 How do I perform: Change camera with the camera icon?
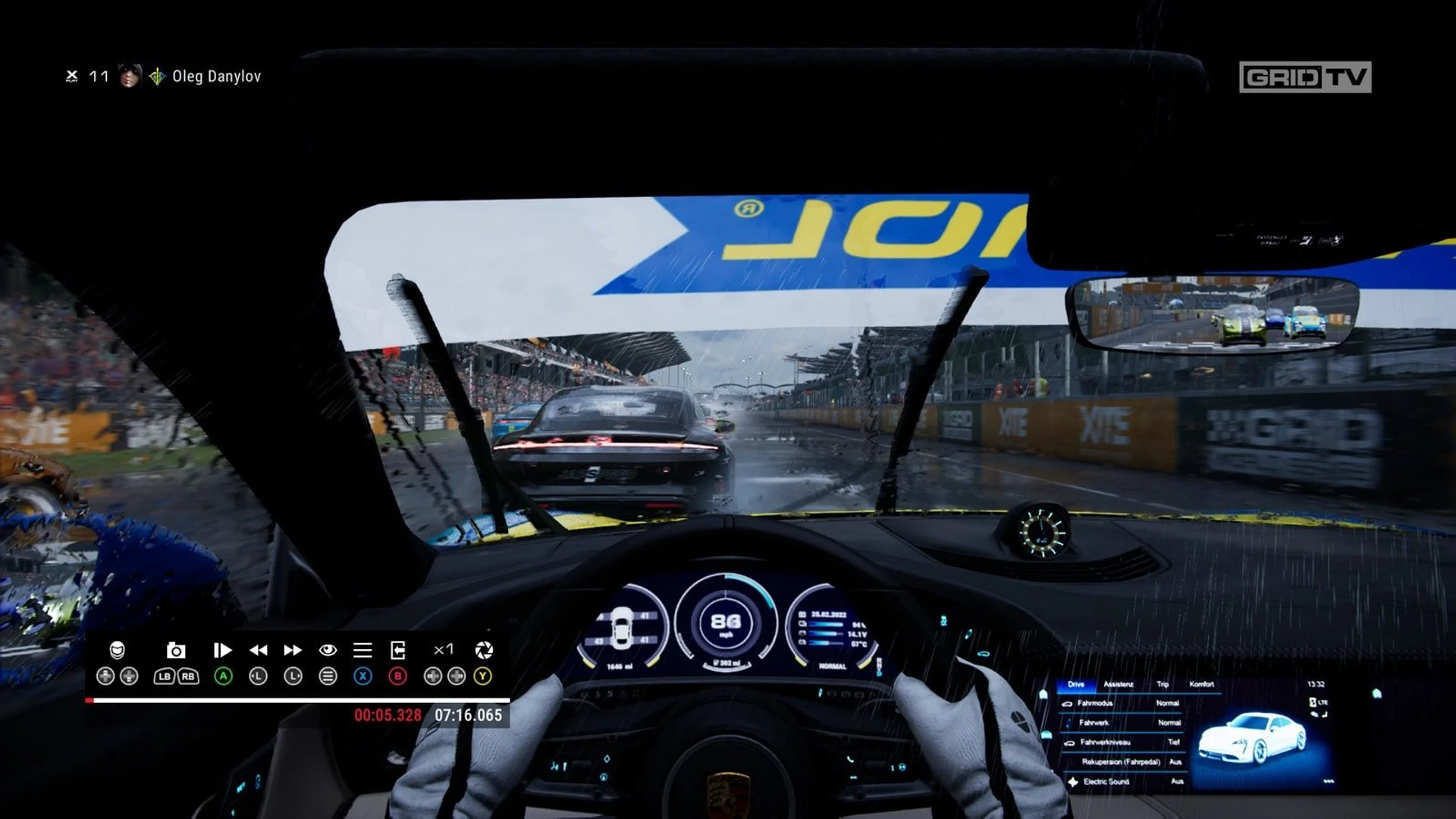176,650
